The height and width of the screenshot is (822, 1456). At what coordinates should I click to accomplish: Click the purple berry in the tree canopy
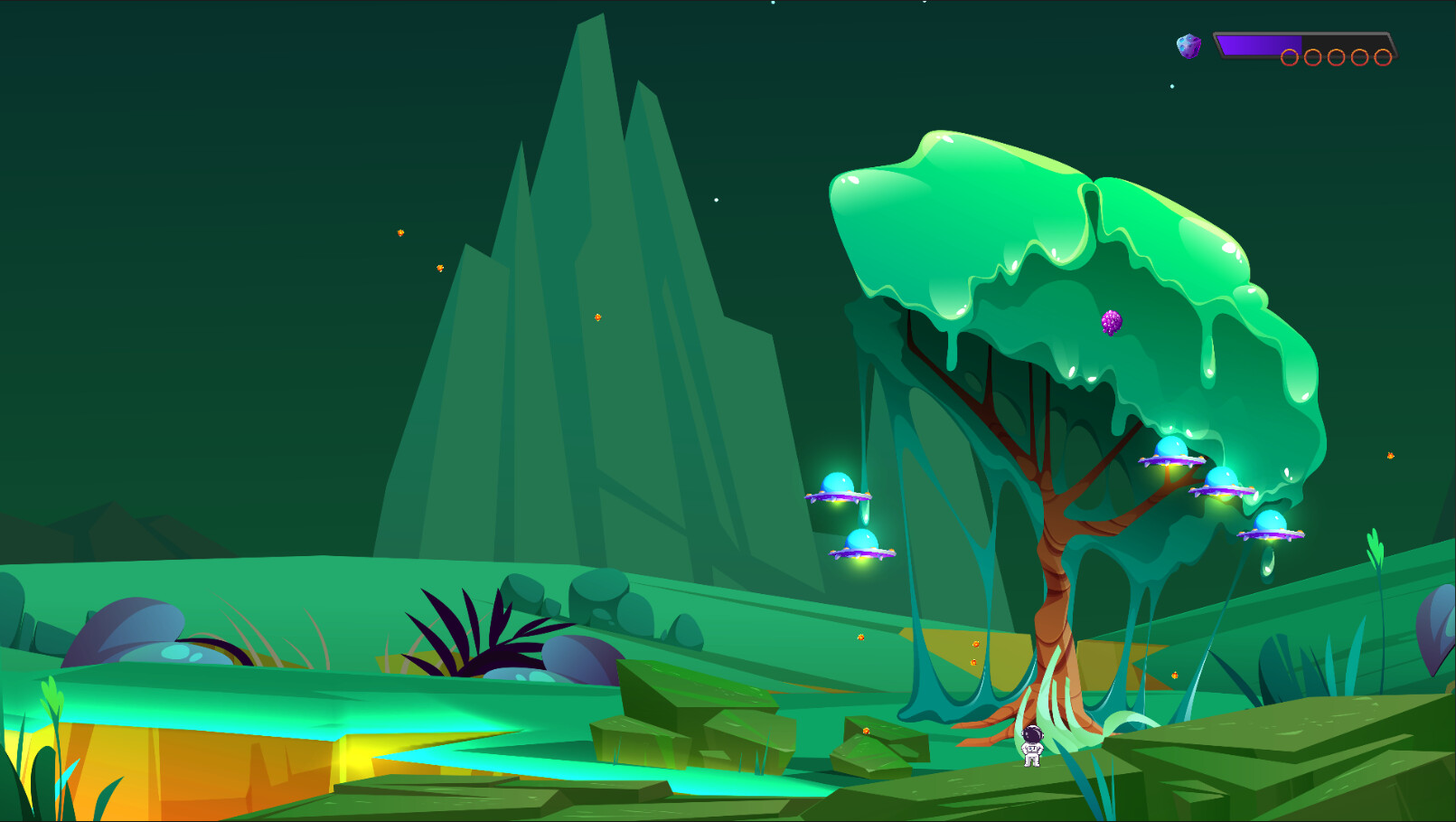coord(1111,322)
